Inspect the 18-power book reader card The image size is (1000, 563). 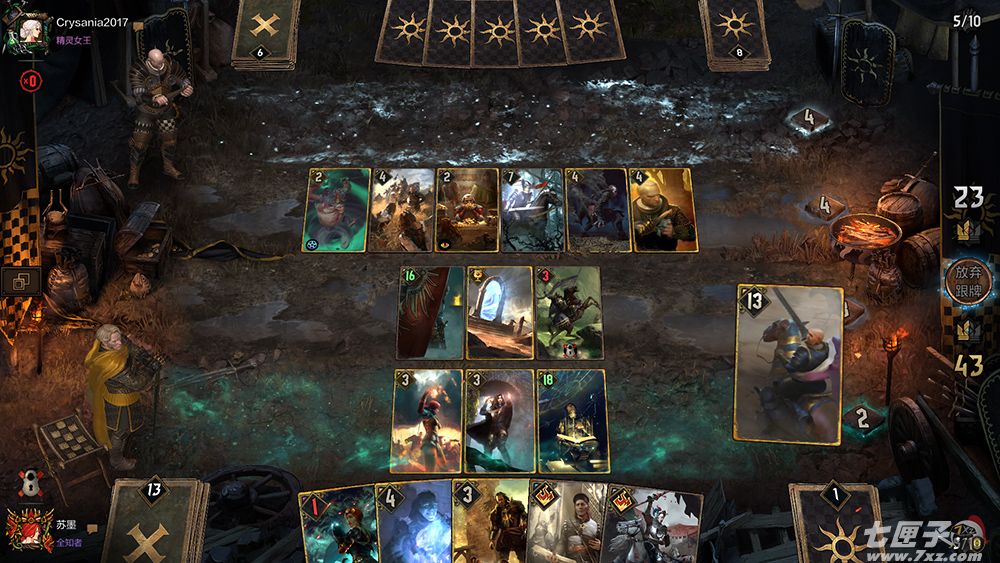point(571,421)
